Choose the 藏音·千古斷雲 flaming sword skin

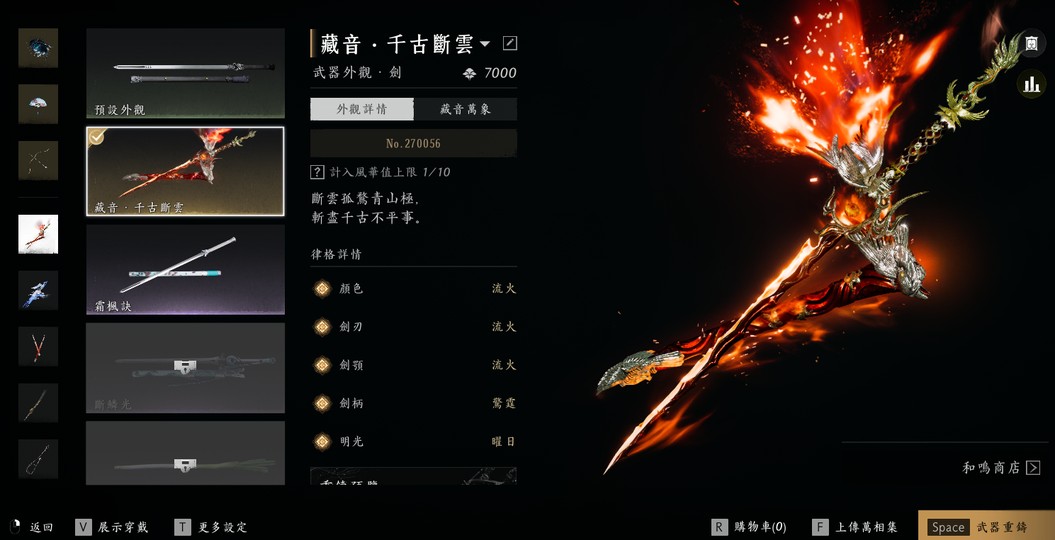point(185,170)
